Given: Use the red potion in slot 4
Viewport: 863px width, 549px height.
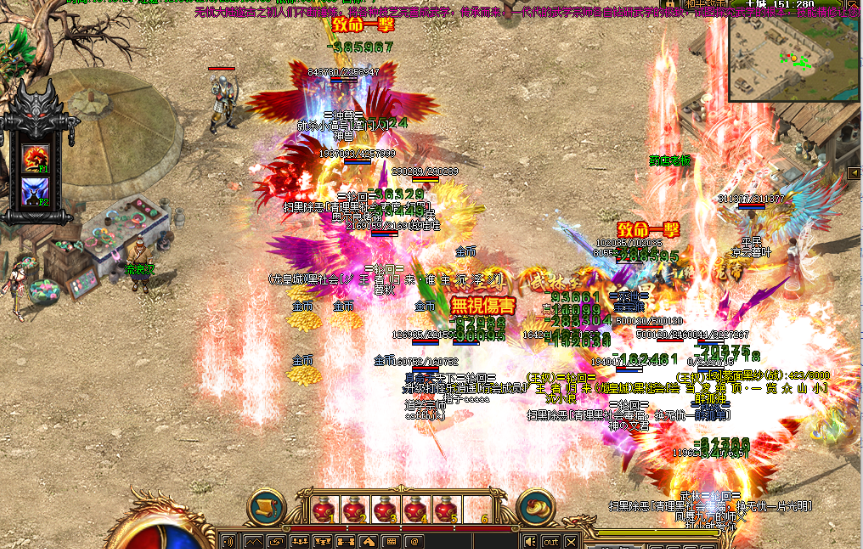Looking at the screenshot, I should [414, 511].
